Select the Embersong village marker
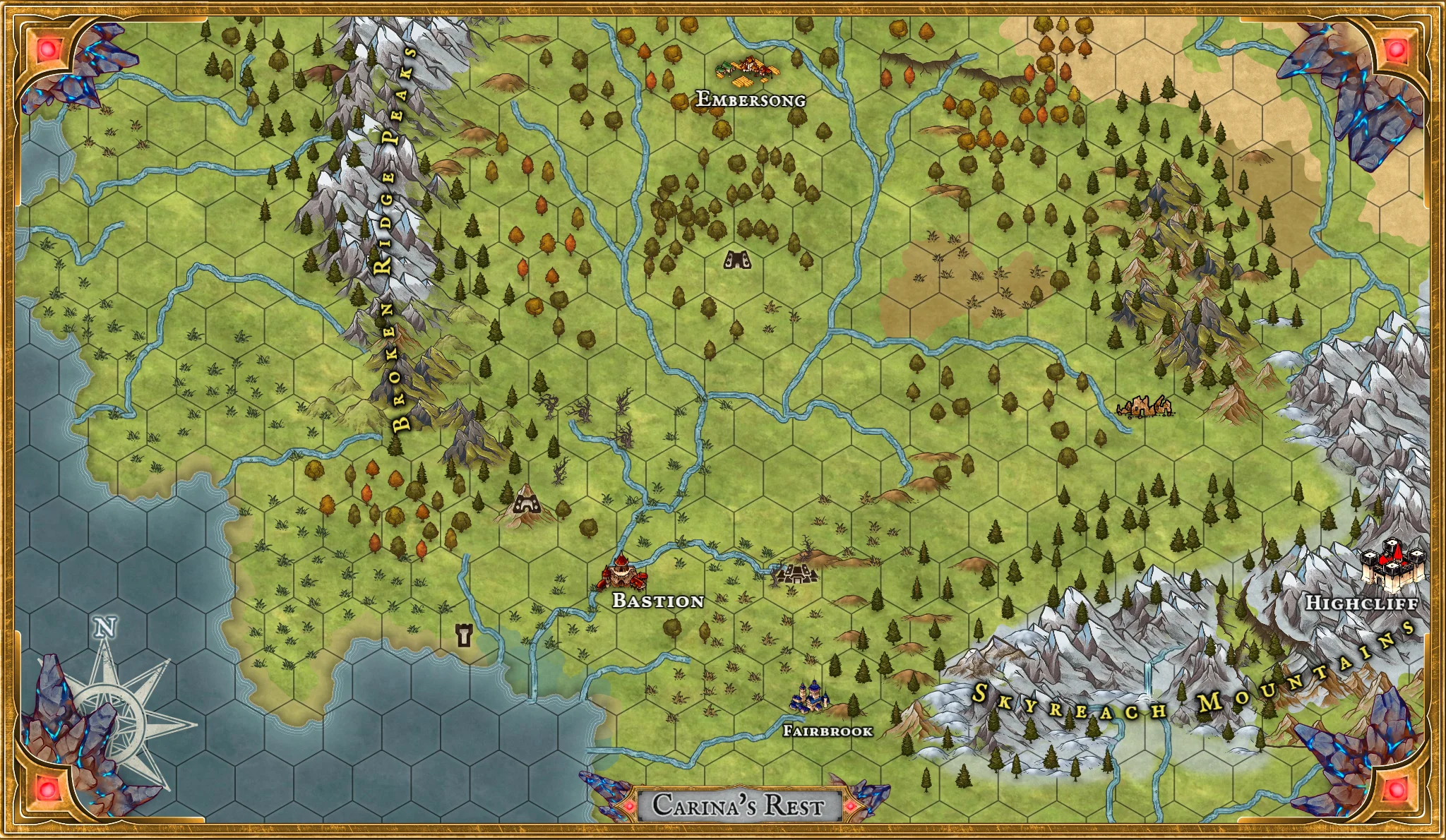Viewport: 1446px width, 840px height. tap(748, 70)
